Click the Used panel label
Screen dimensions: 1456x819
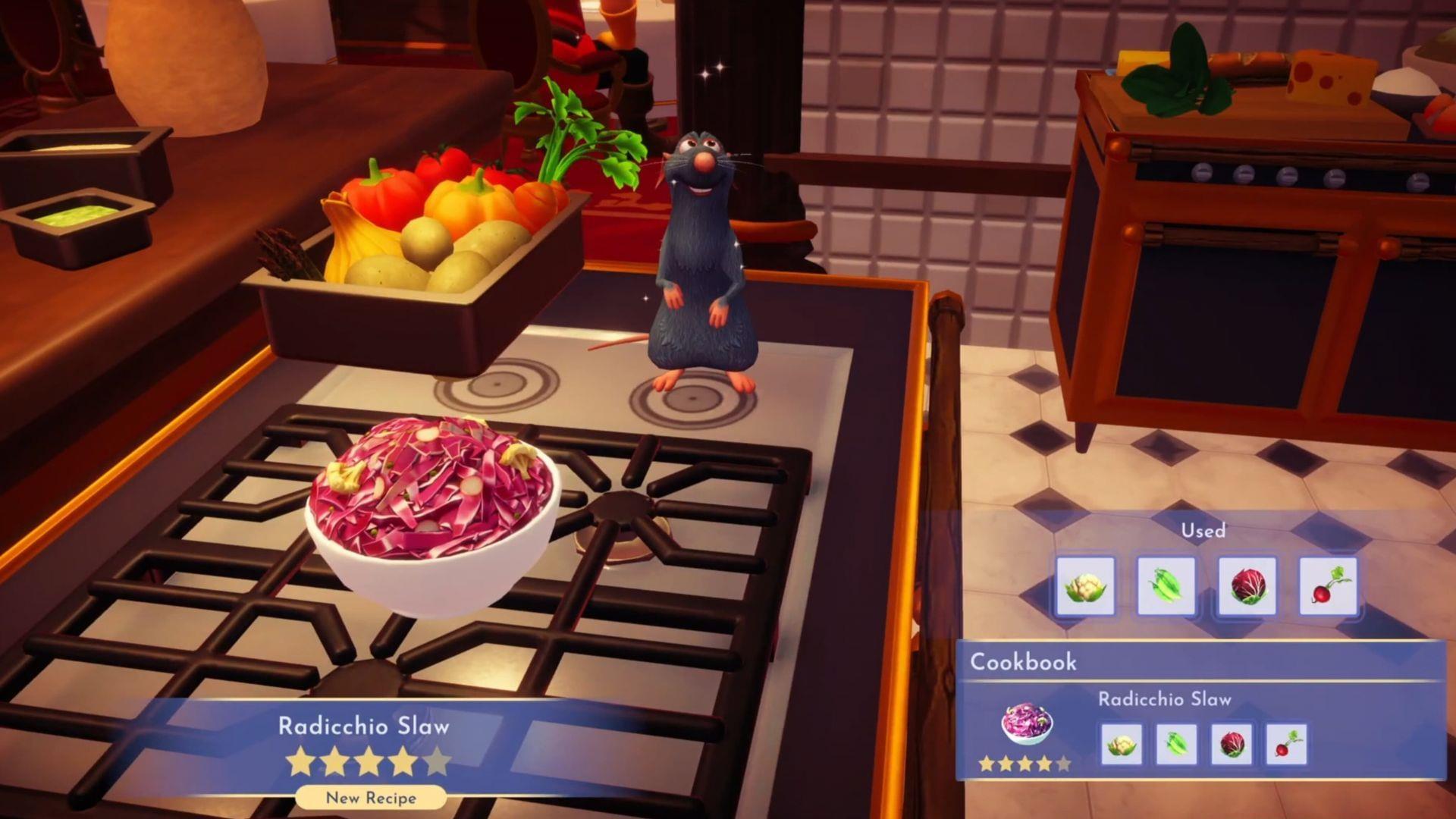click(x=1204, y=531)
